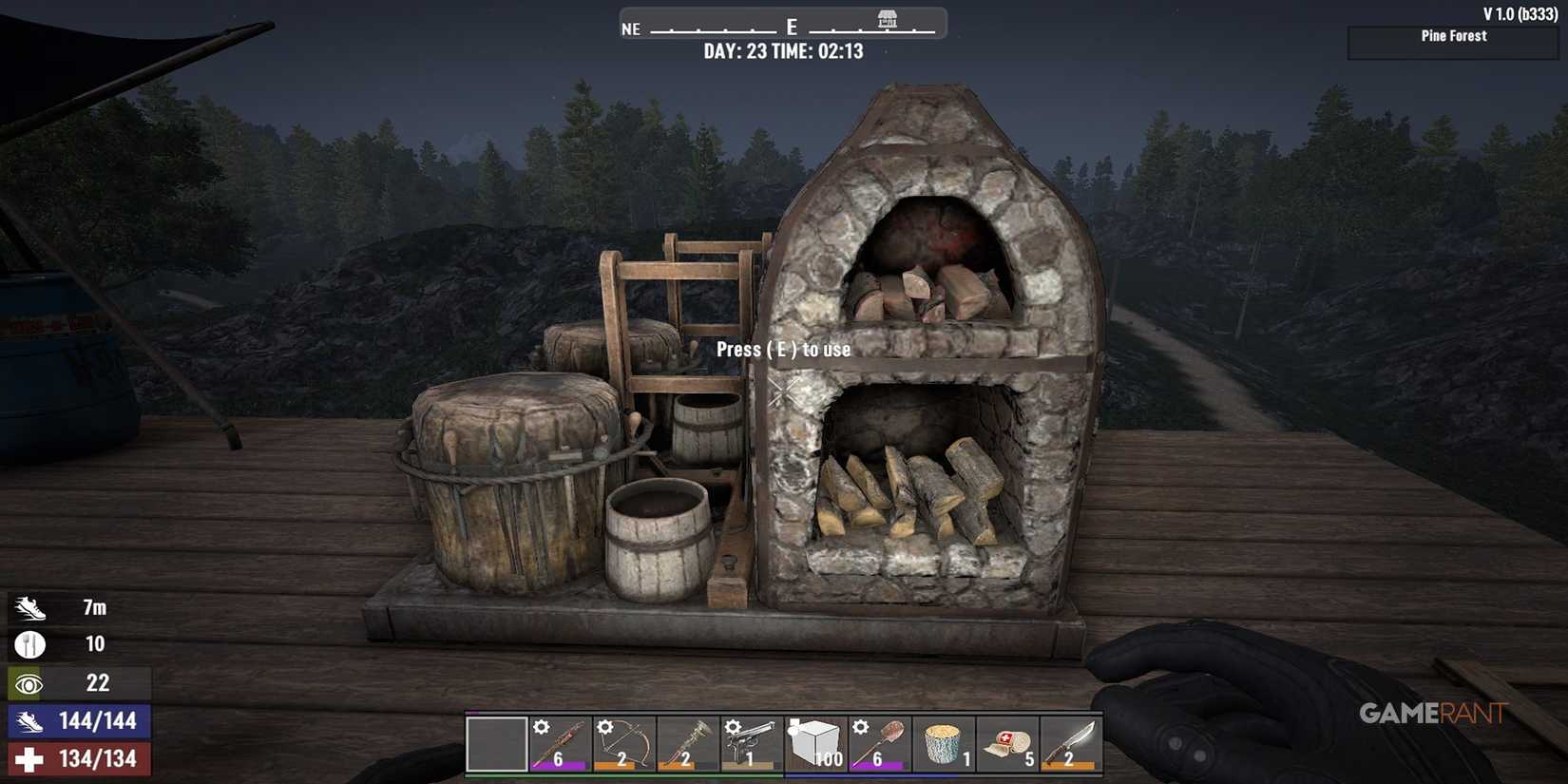Toggle the stealth eye indicator
Image resolution: width=1568 pixels, height=784 pixels.
tap(29, 682)
